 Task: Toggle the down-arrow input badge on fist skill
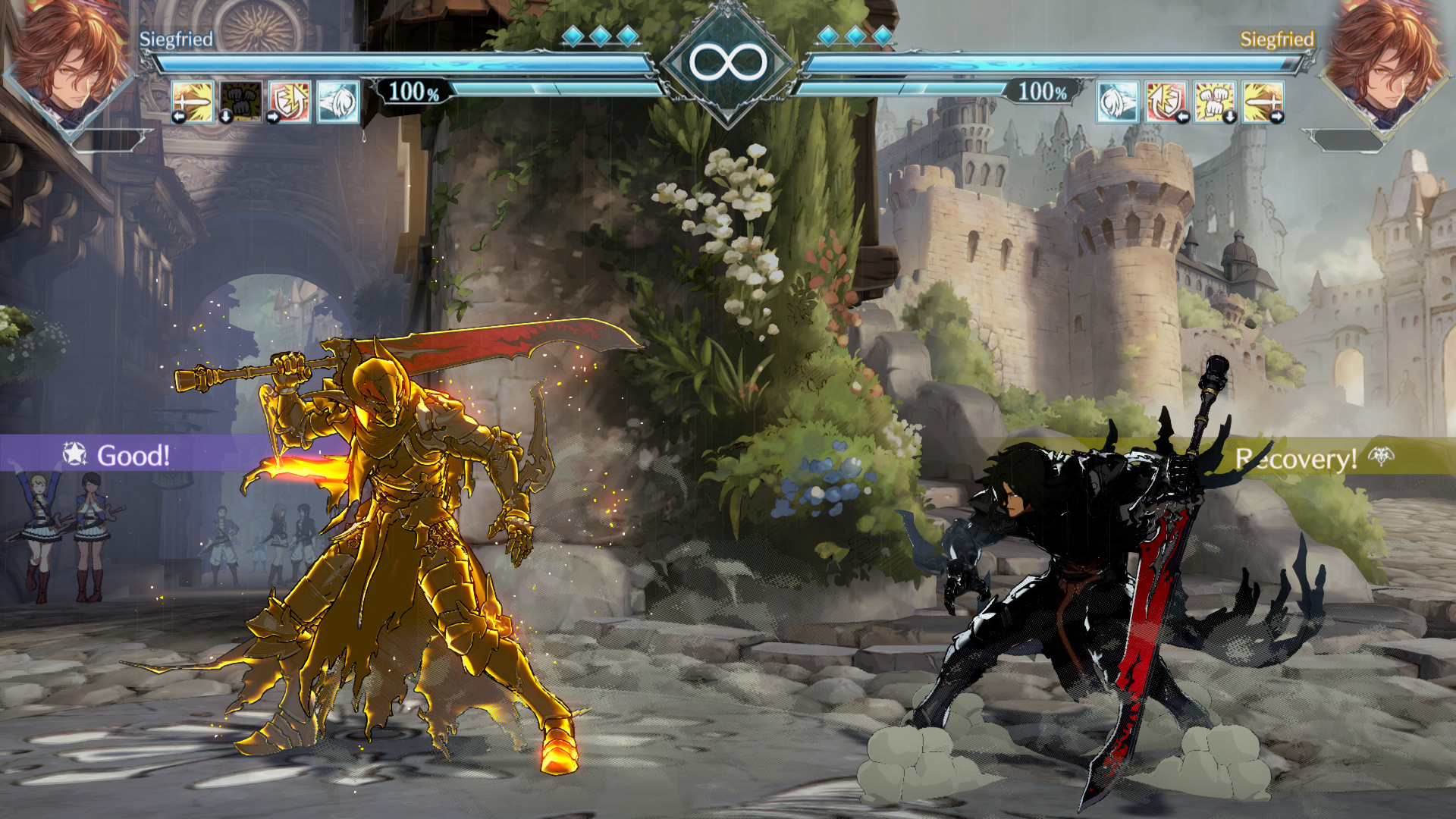coord(226,118)
